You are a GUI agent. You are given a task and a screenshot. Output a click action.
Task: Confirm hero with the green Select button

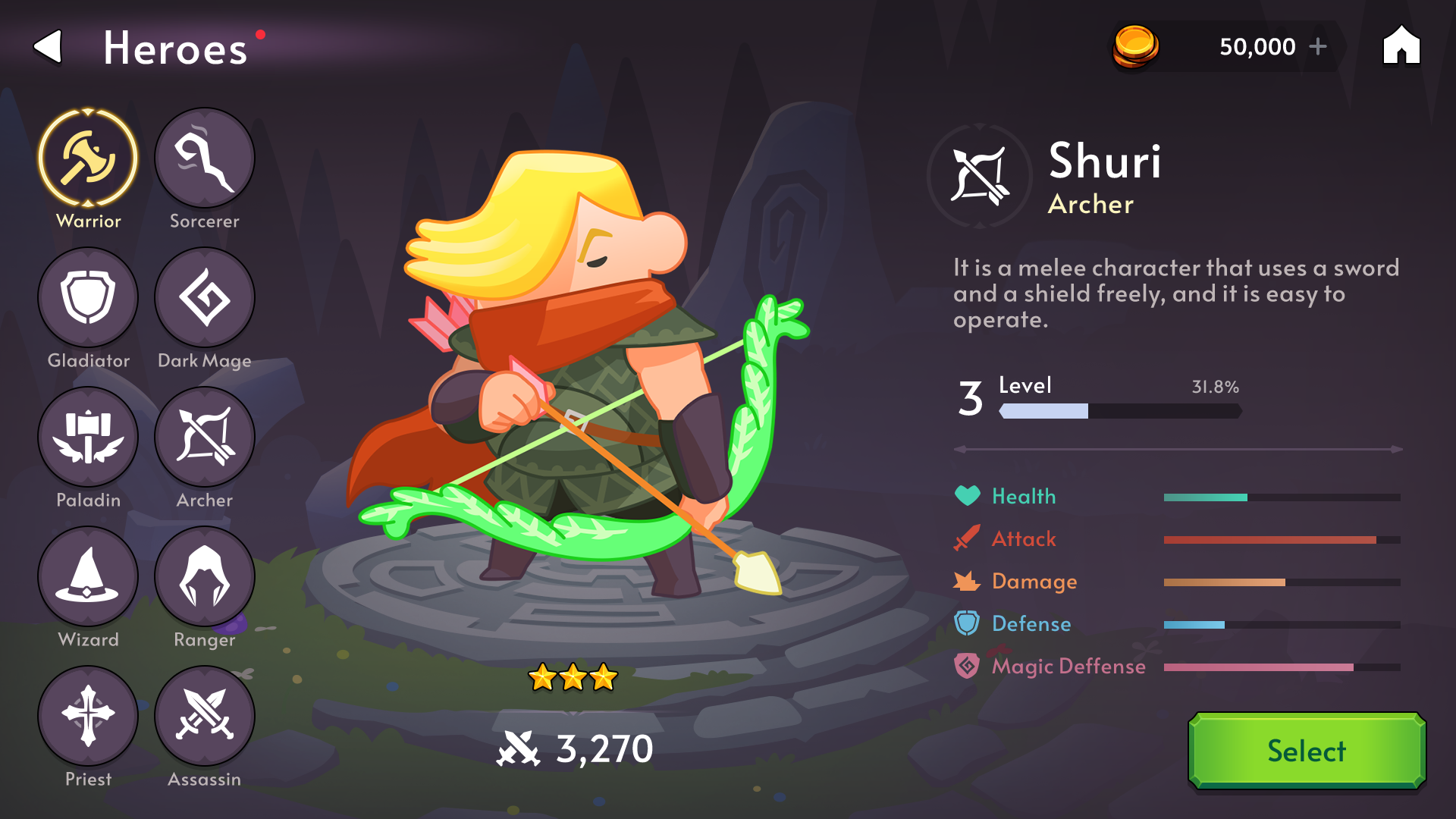(1307, 751)
